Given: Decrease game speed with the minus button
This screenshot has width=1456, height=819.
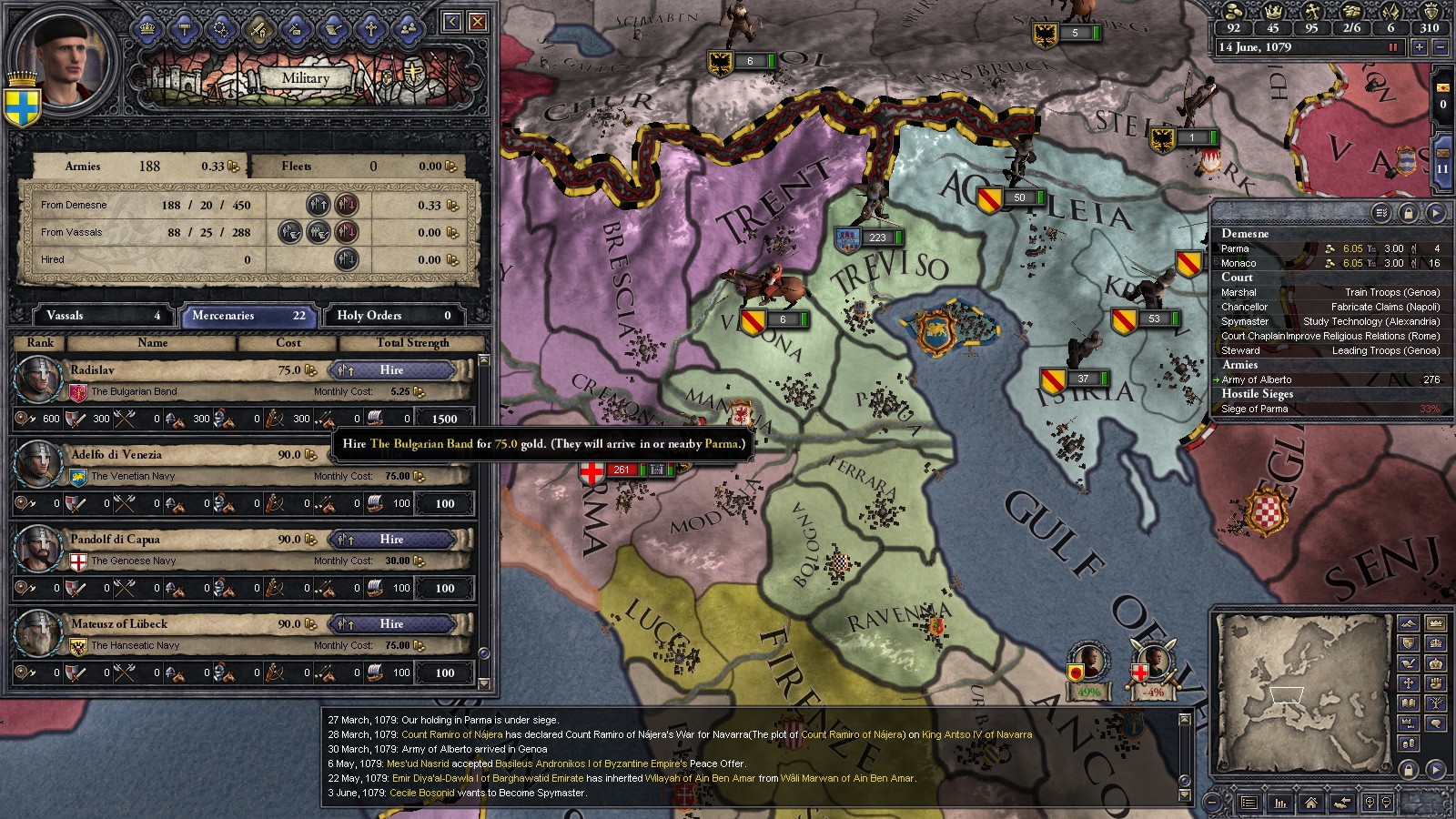Looking at the screenshot, I should point(1440,47).
